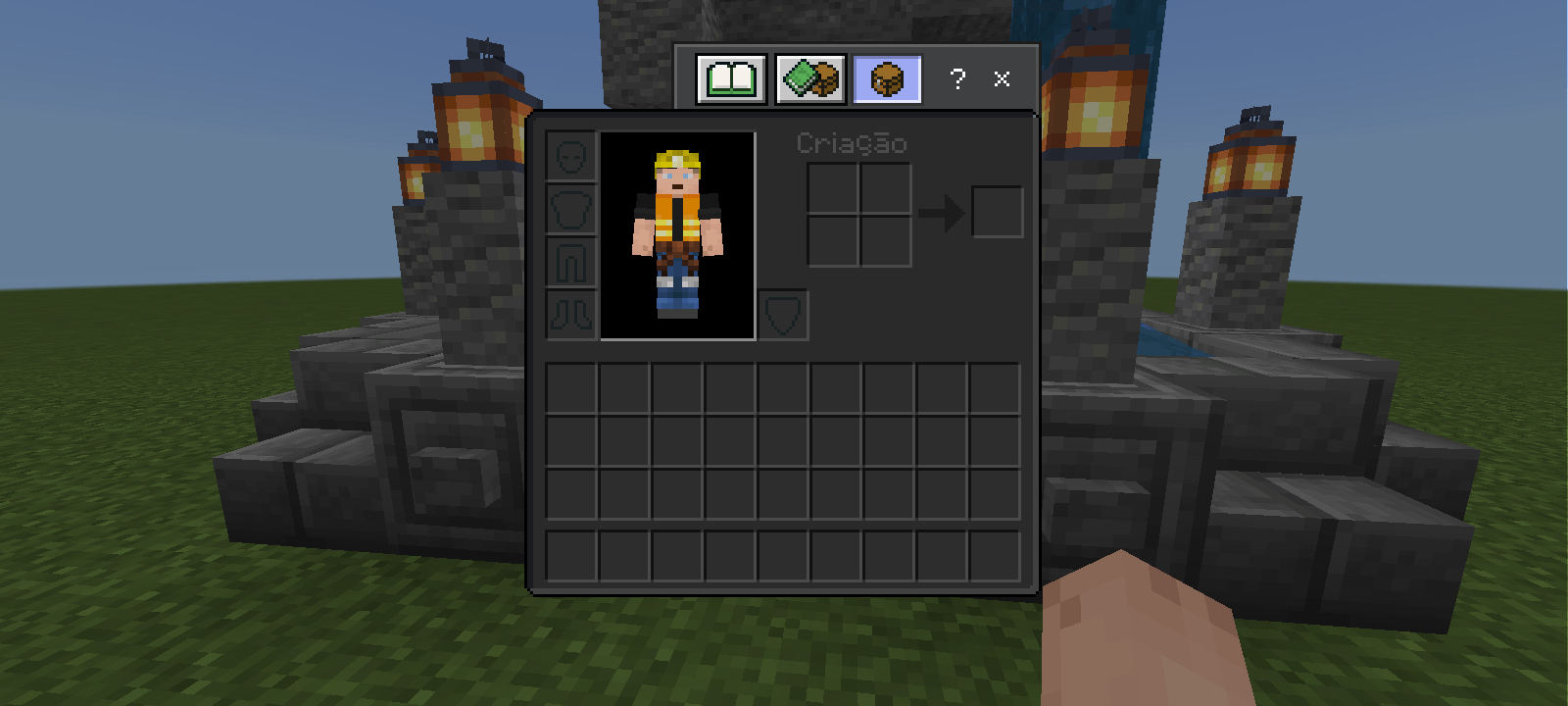Open the help question mark
Image resolution: width=1568 pixels, height=706 pixels.
click(957, 79)
